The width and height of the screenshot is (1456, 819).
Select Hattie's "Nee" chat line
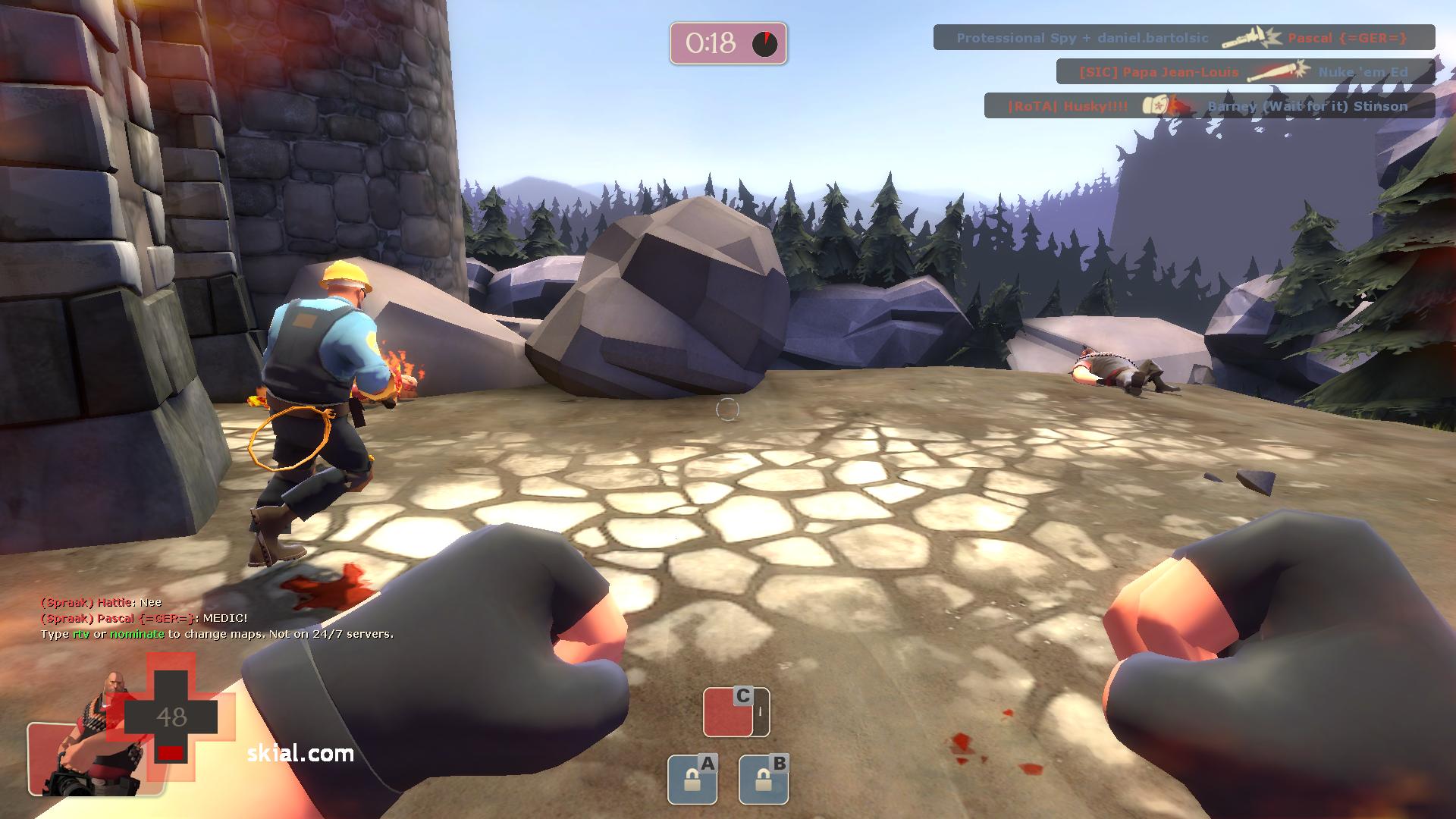click(101, 602)
